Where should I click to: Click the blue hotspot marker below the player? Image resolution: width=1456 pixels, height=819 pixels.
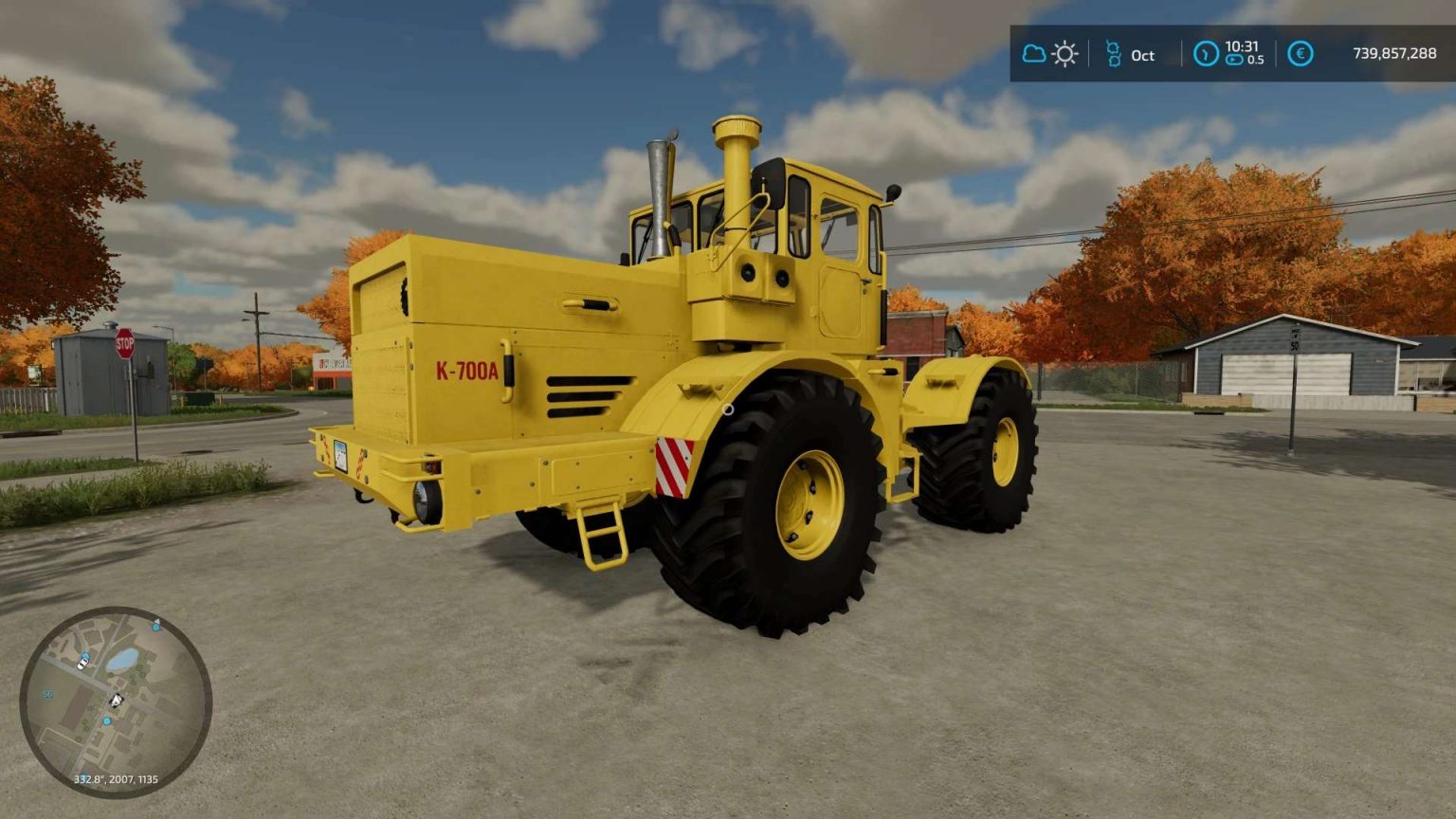click(107, 721)
